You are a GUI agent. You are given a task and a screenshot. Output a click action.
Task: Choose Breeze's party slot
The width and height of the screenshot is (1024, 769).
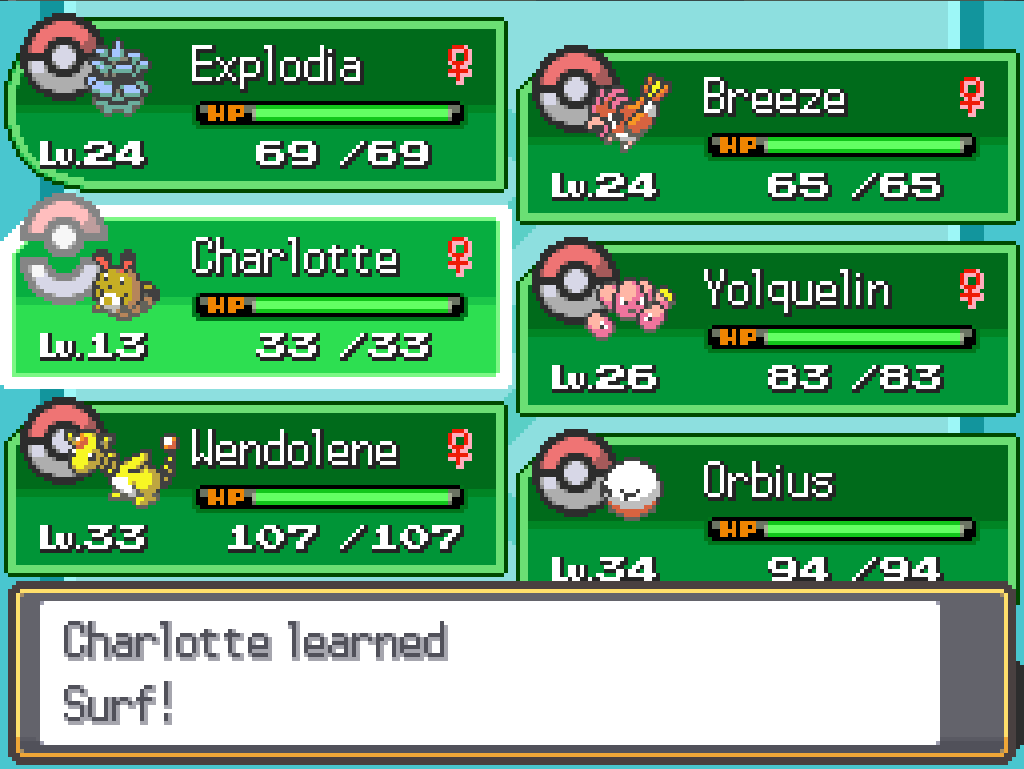tap(768, 137)
